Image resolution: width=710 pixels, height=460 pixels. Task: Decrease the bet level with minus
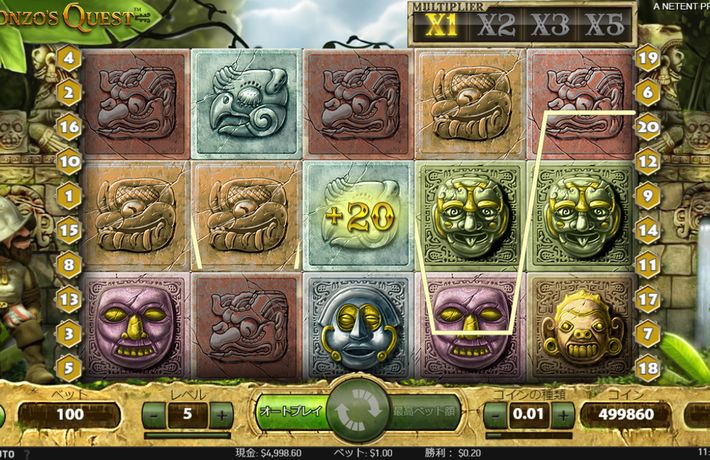(x=154, y=413)
